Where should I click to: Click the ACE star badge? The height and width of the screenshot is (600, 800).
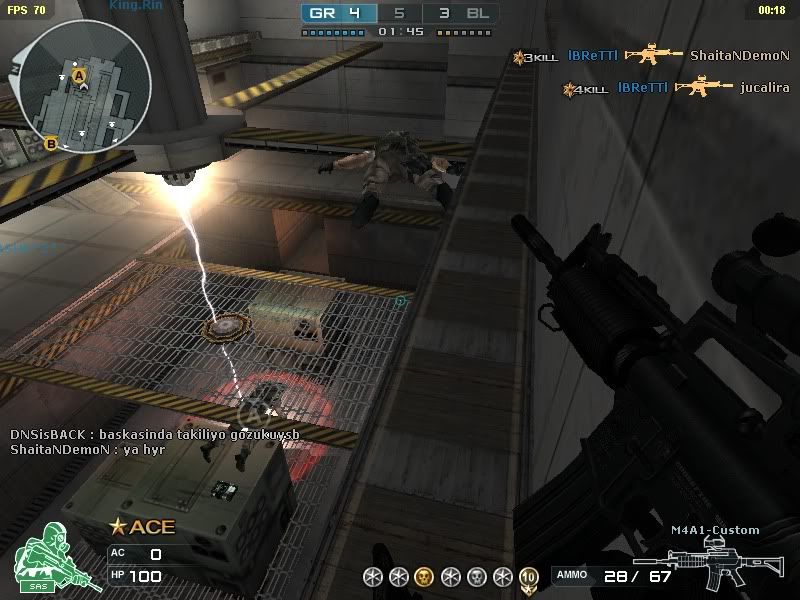[x=142, y=527]
